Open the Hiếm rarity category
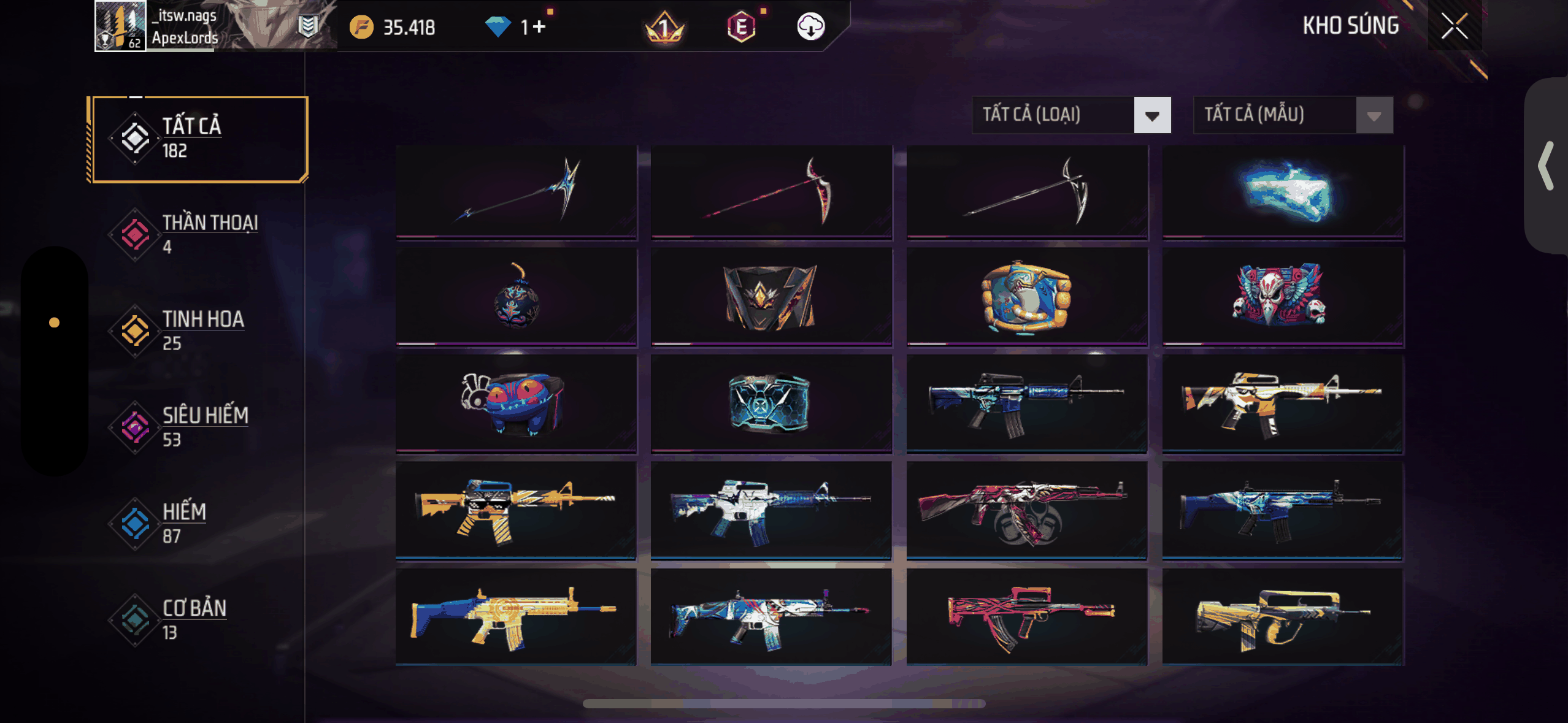 [196, 523]
